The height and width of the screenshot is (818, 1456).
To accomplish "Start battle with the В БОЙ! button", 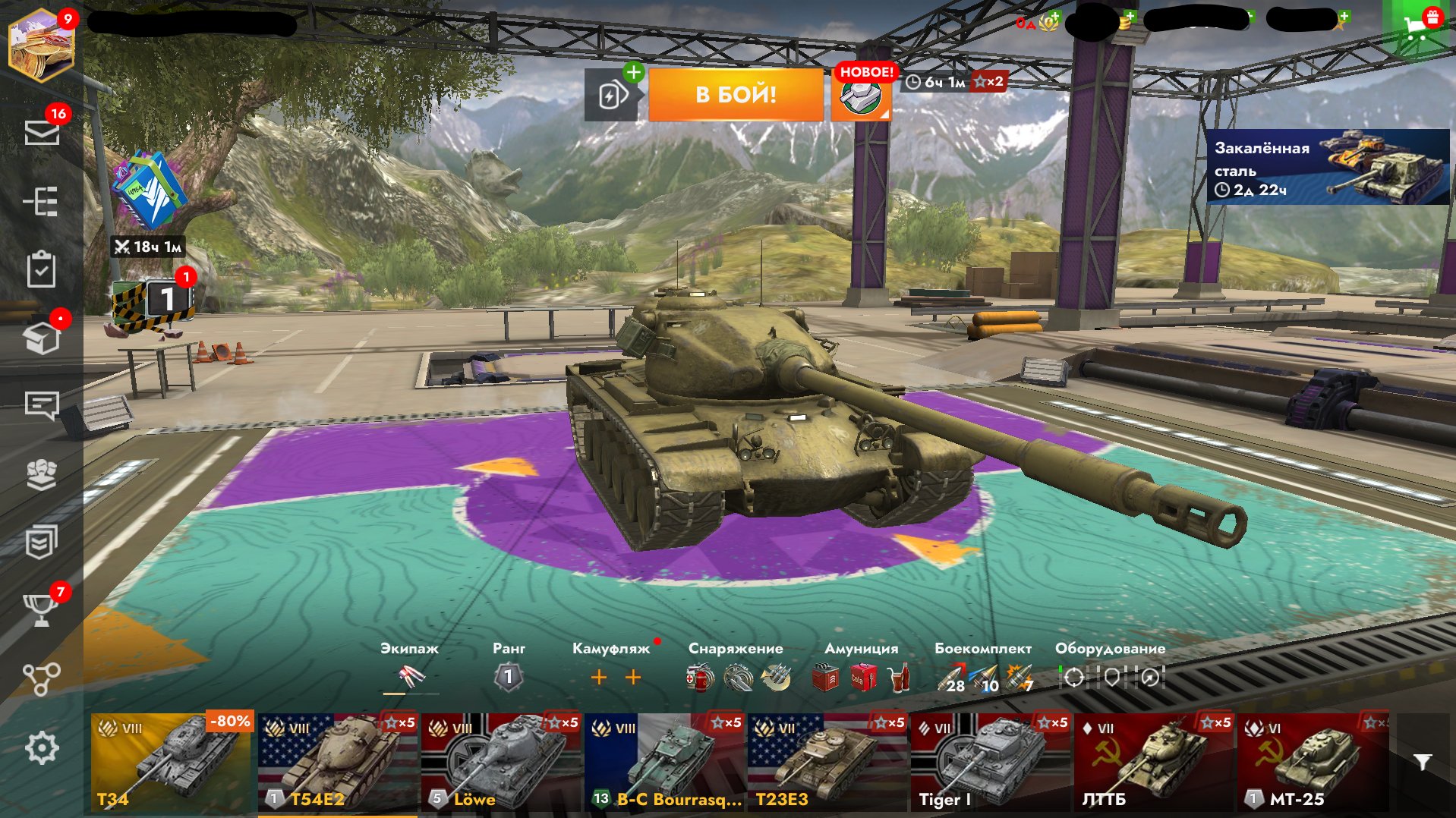I will (x=735, y=95).
